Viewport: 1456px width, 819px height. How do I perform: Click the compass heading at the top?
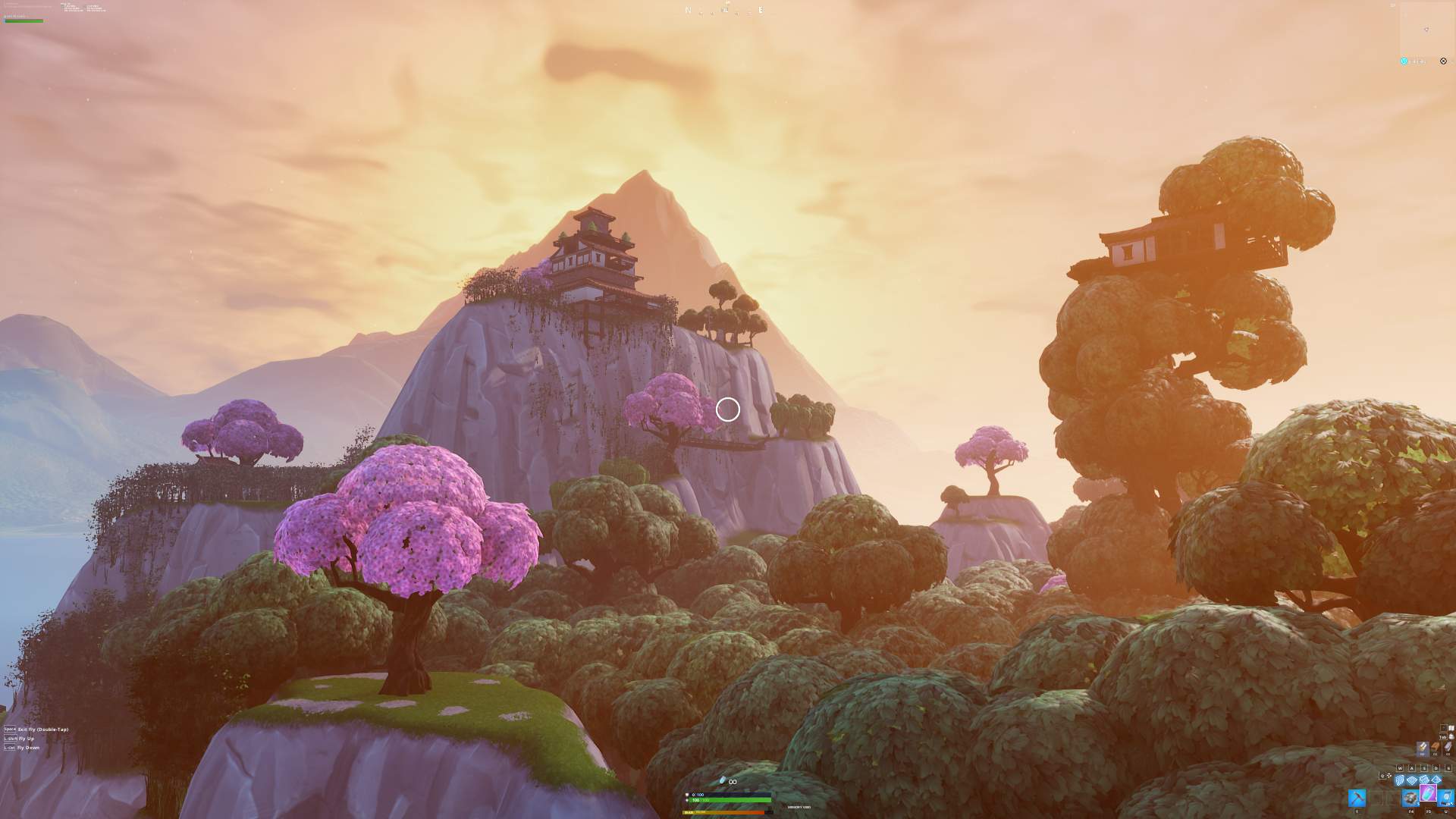coord(724,11)
